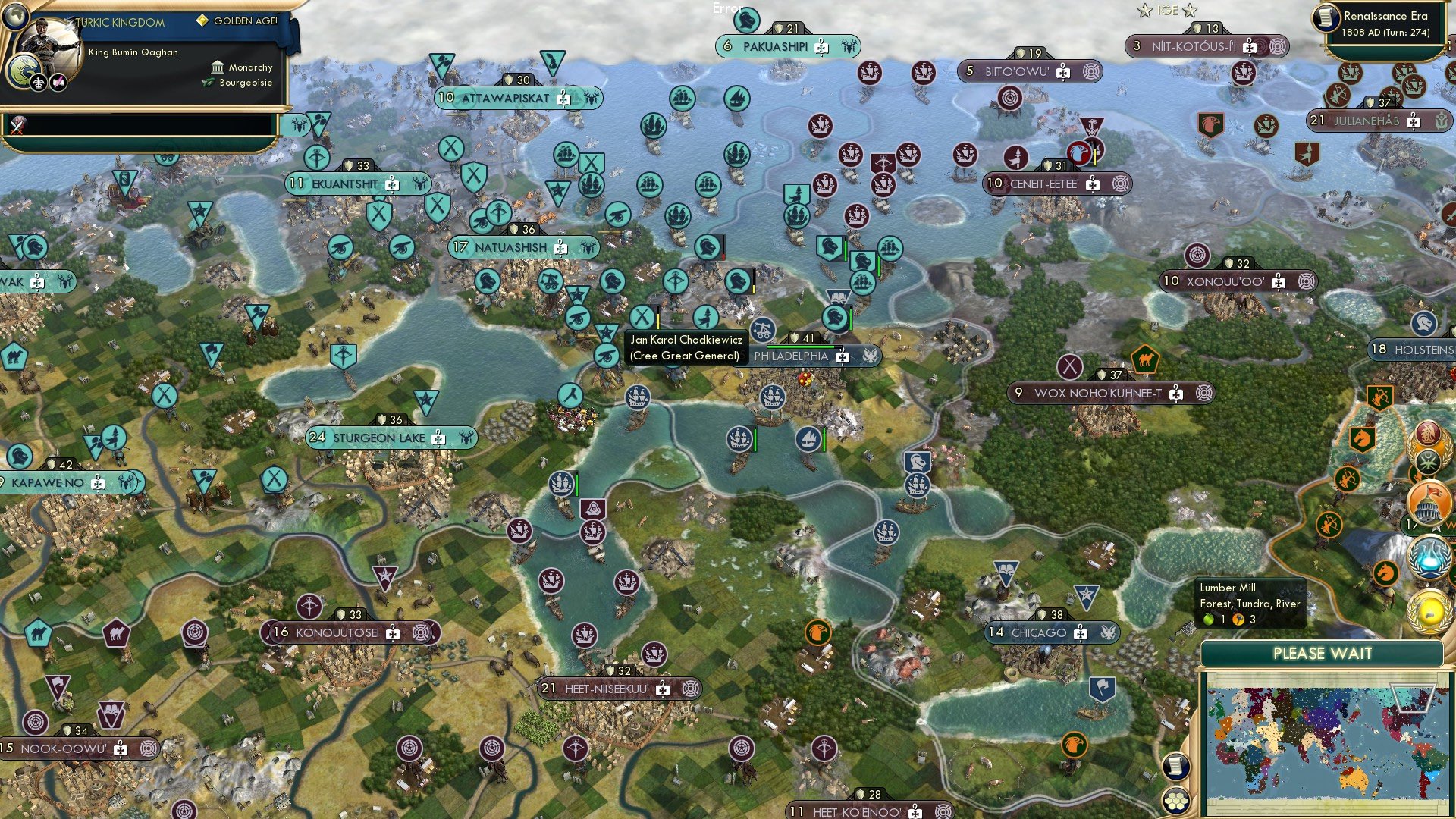Click the yellow economy medallion icon

pos(1429,612)
